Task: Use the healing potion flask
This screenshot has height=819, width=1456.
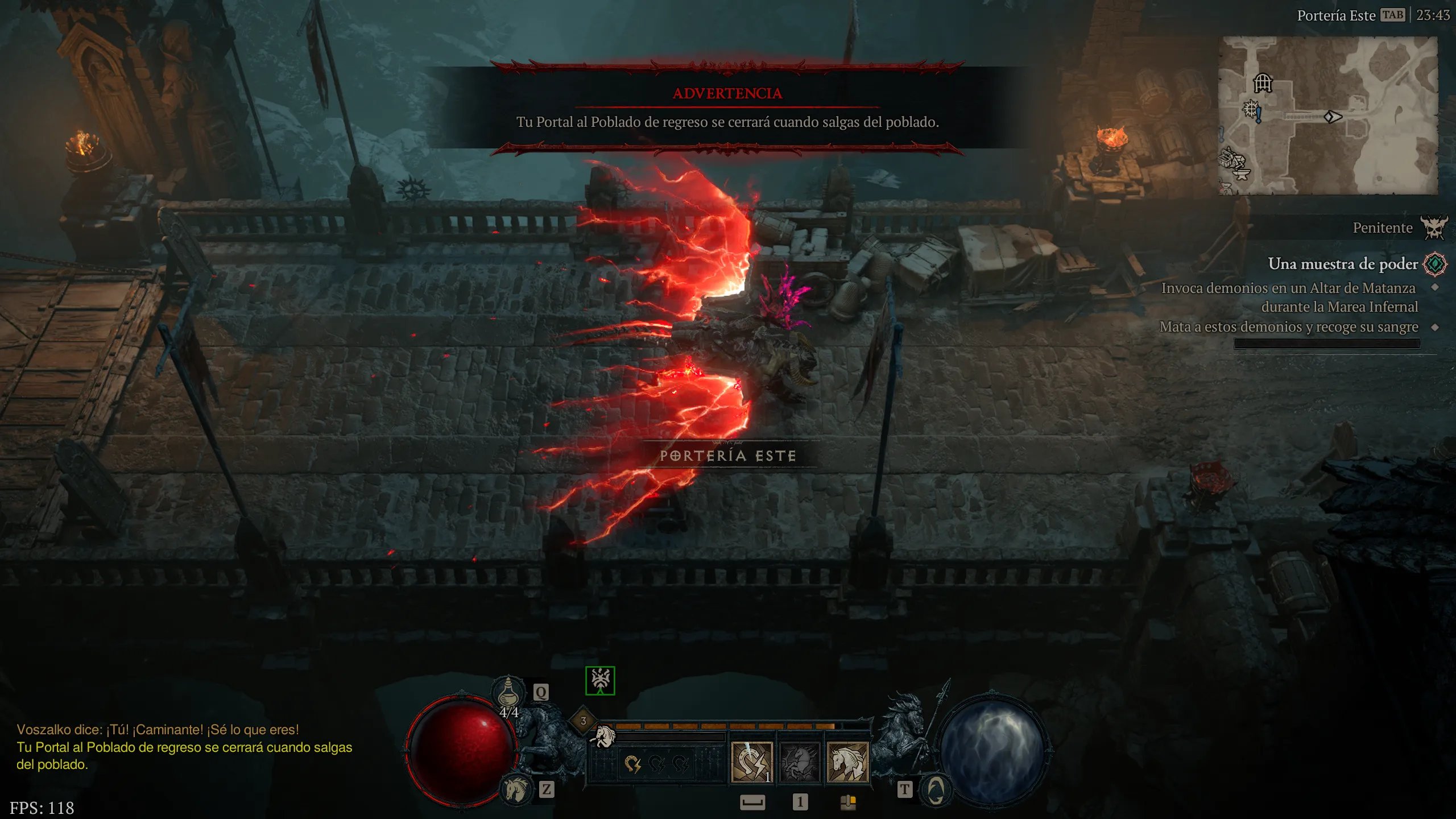Action: pos(507,694)
